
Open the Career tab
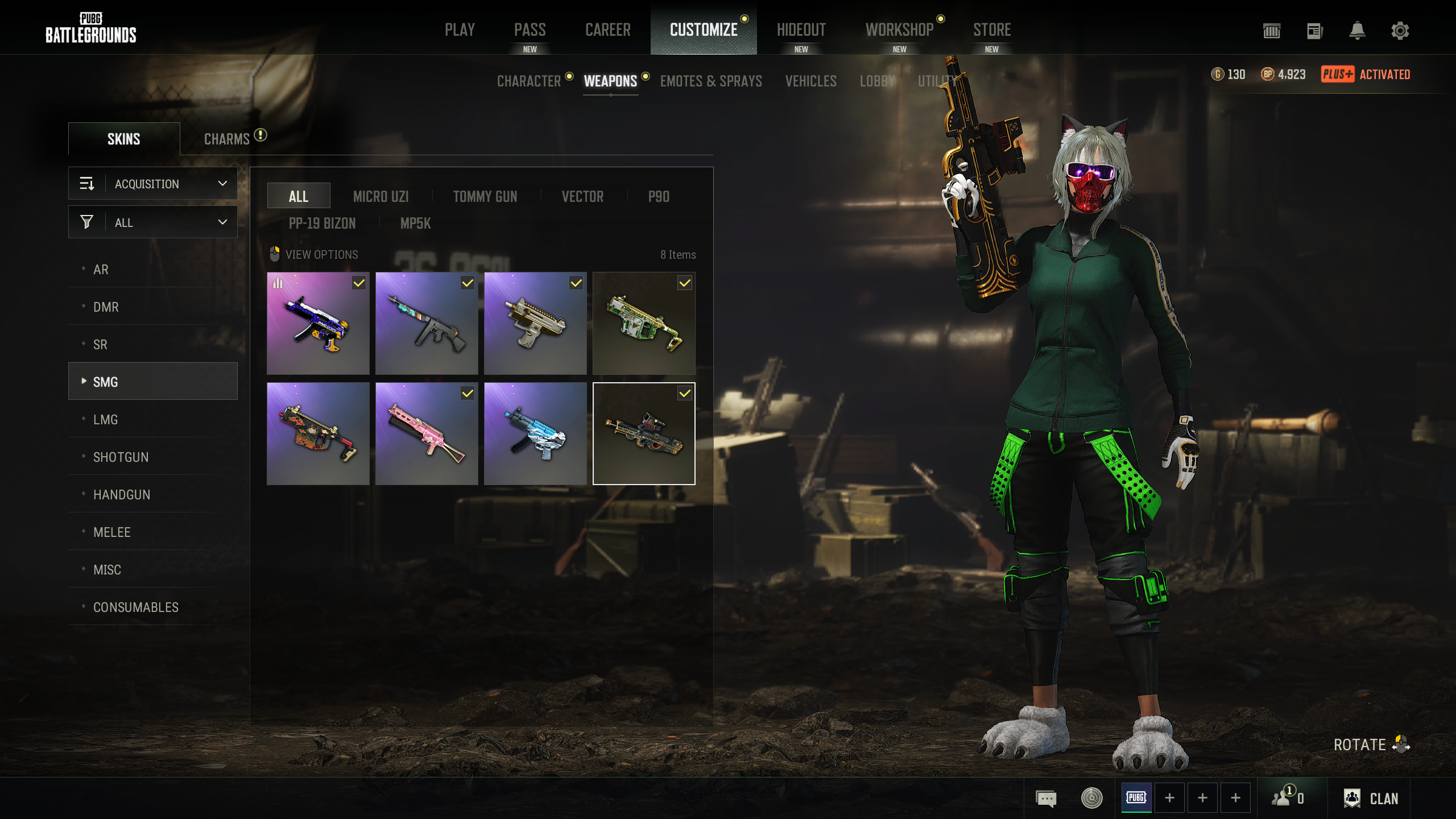point(607,30)
